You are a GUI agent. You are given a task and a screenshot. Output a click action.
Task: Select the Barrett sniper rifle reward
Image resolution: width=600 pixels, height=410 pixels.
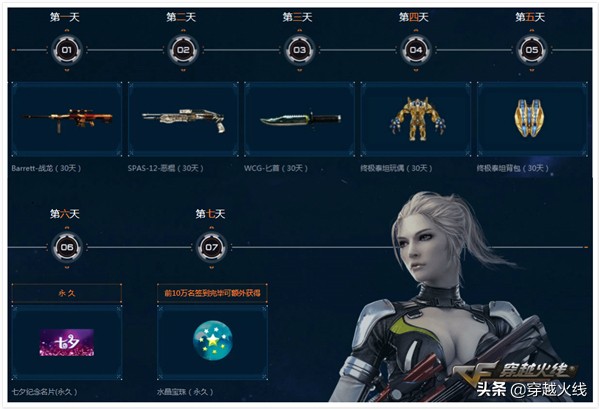[67, 119]
